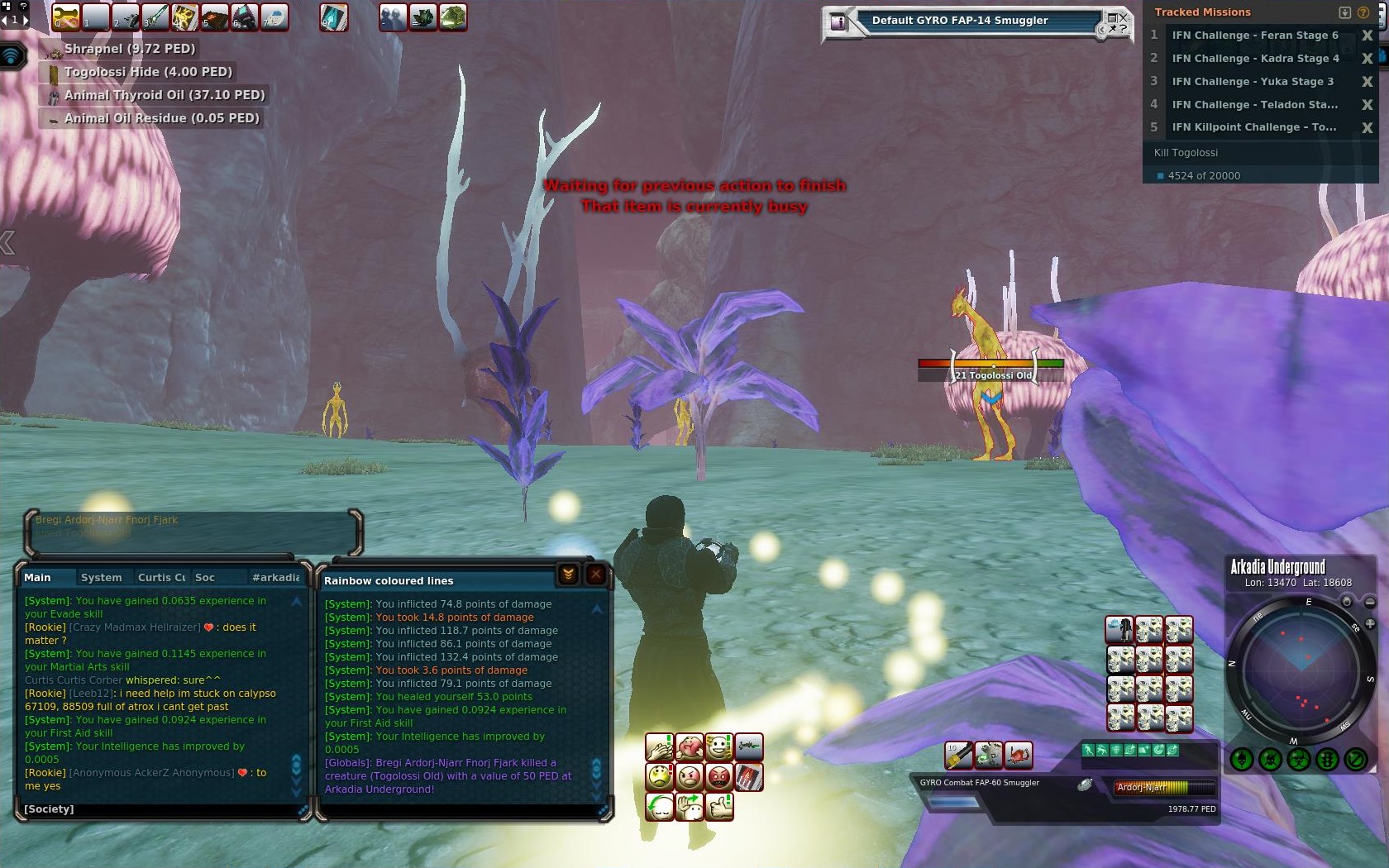Select the wrench tool hotbar slot Q
1389x868 pixels.
pos(65,17)
